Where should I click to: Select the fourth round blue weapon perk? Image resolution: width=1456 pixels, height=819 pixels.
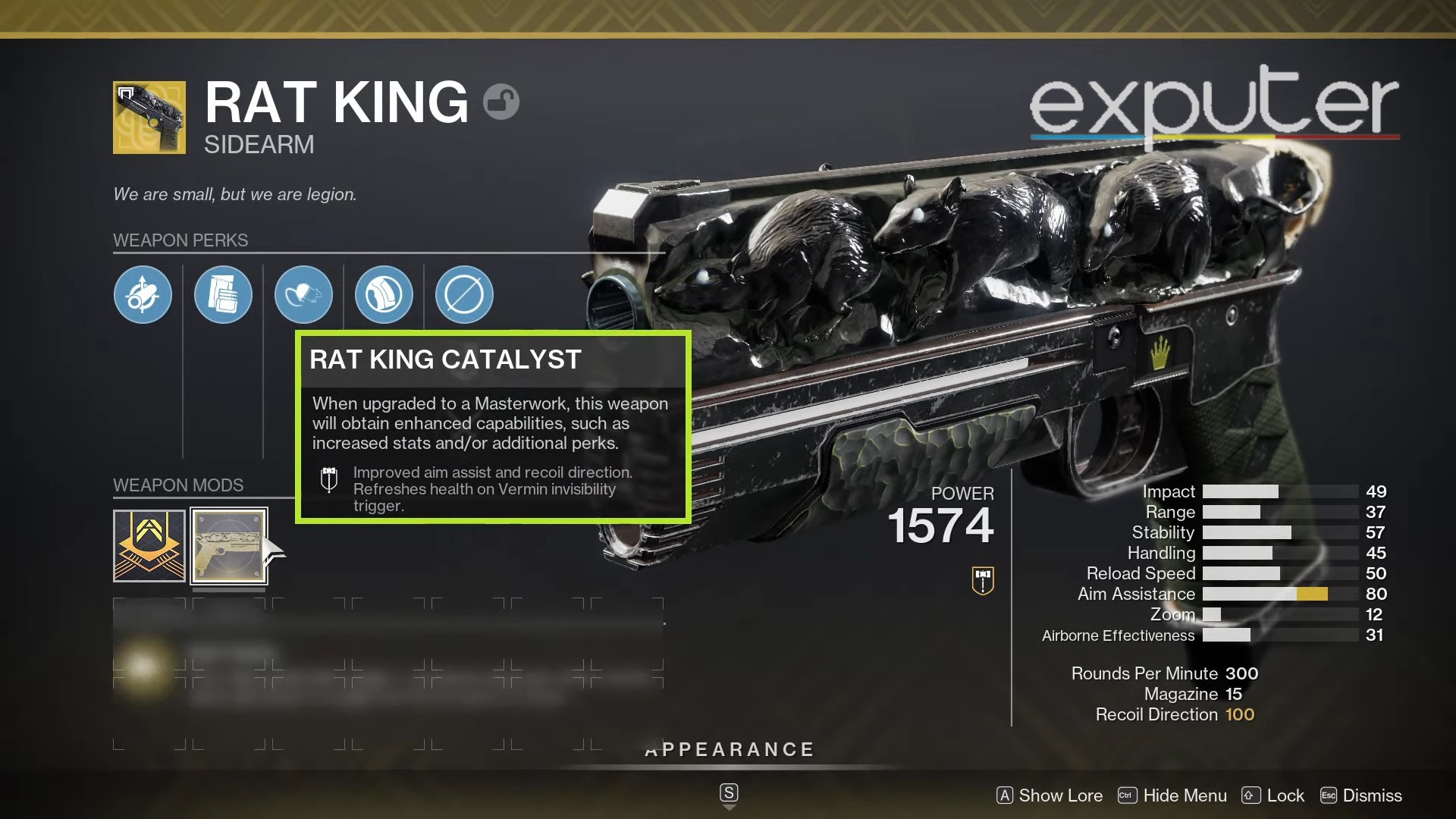click(384, 294)
